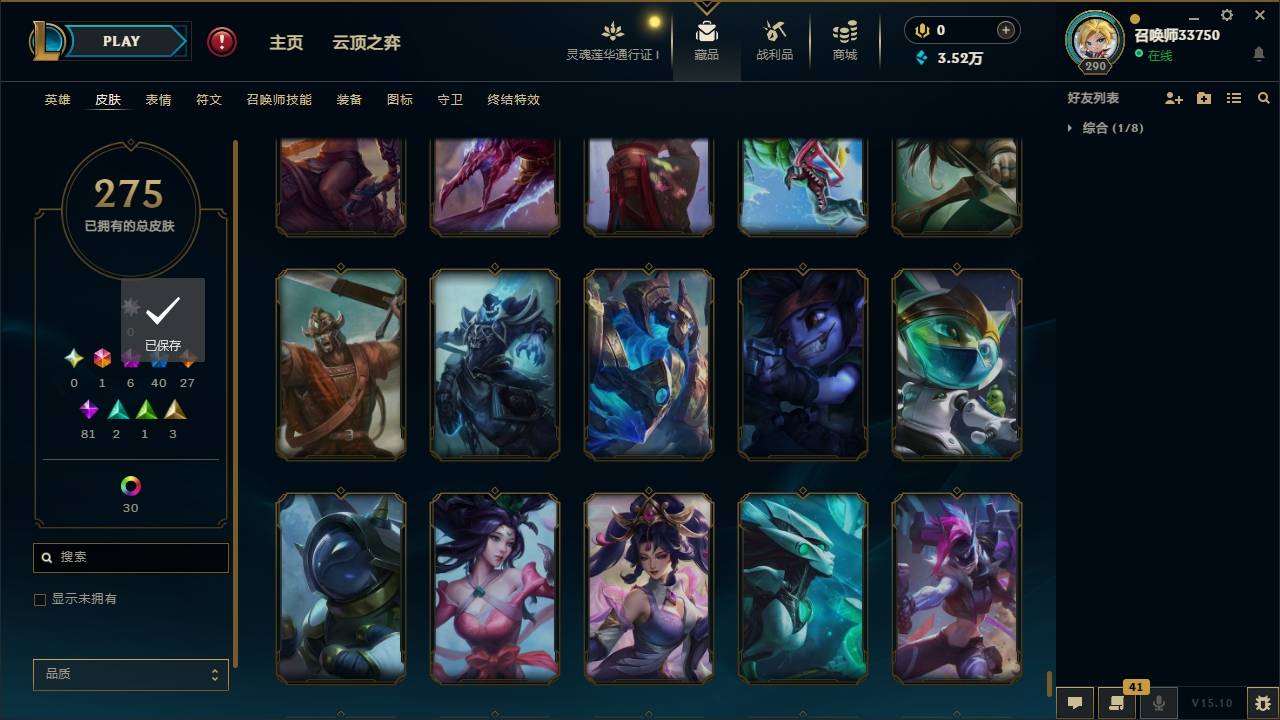This screenshot has width=1280, height=720.
Task: Click the 搜索 search input field
Action: point(130,557)
